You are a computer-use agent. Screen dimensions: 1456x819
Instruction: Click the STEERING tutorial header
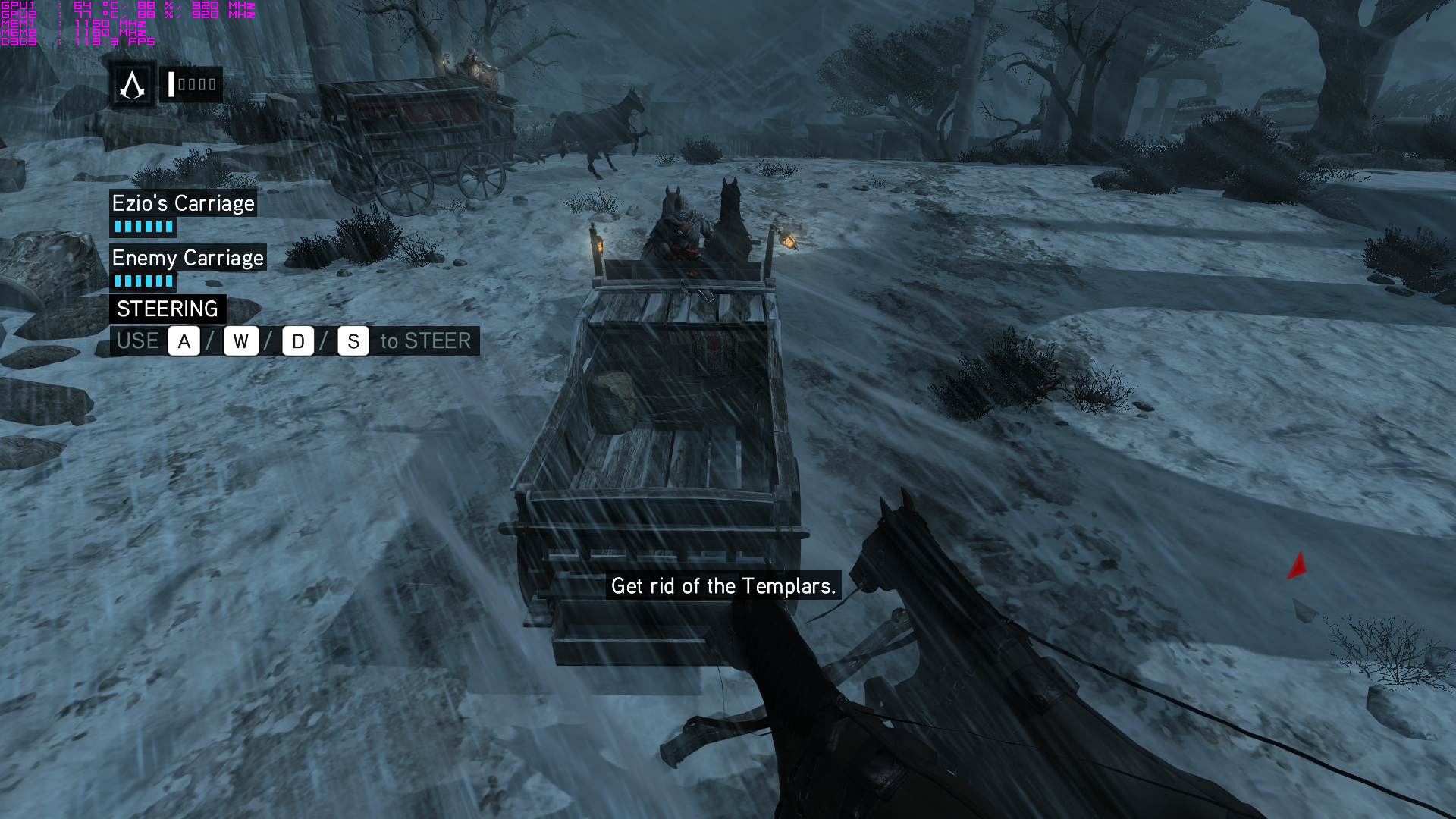tap(168, 309)
